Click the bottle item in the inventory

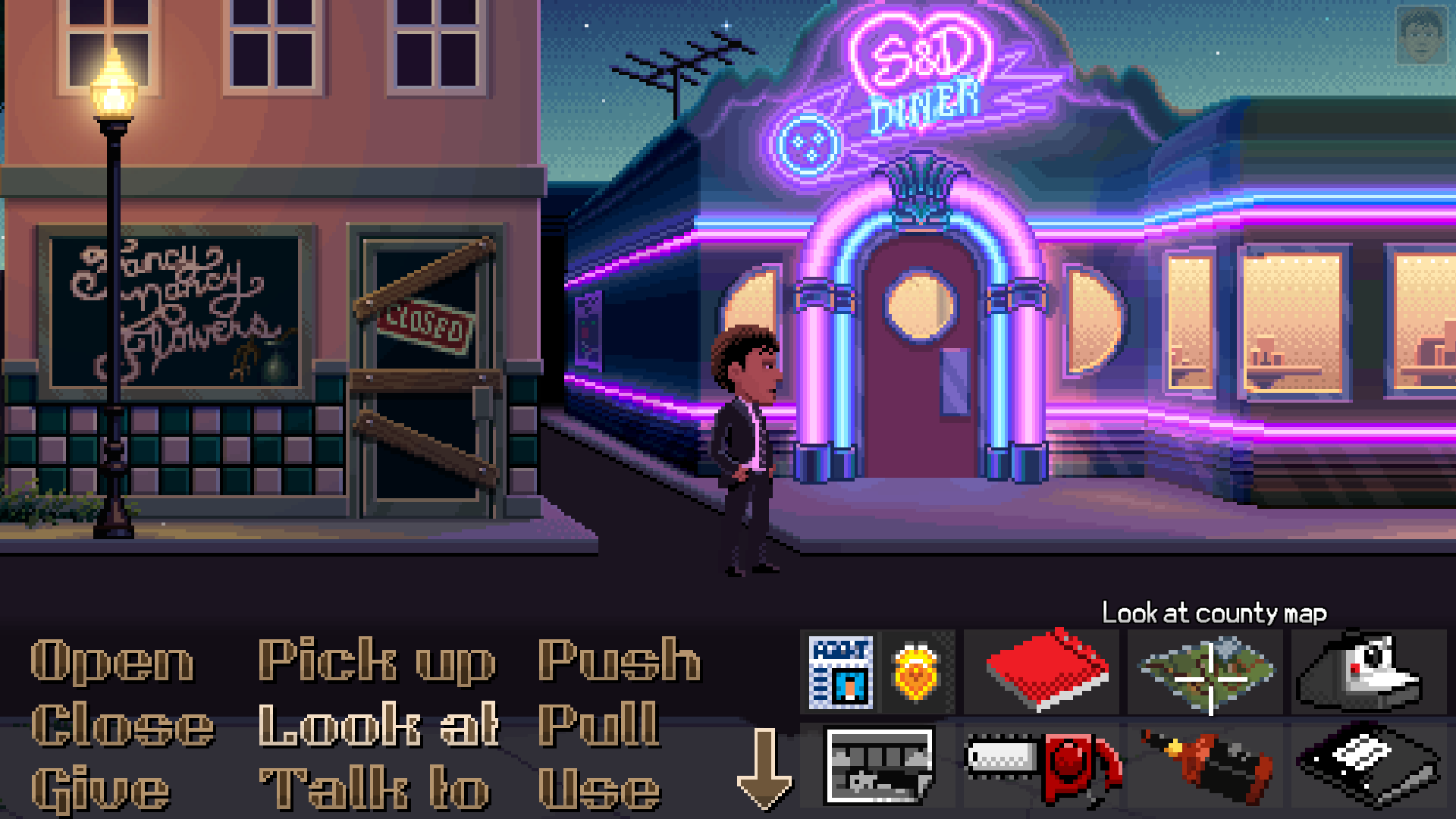(x=1206, y=764)
